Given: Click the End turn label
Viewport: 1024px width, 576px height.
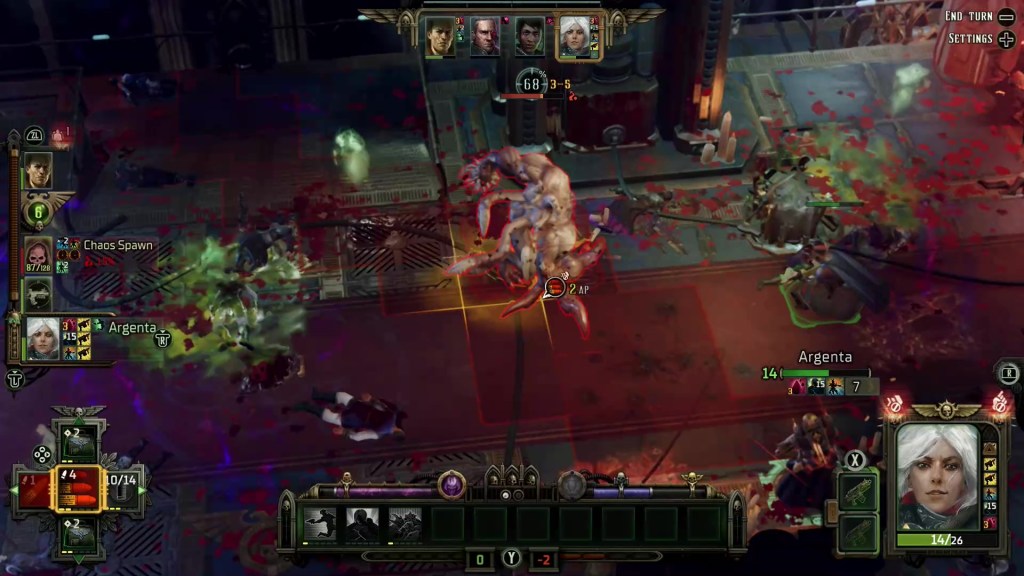Looking at the screenshot, I should pos(968,16).
